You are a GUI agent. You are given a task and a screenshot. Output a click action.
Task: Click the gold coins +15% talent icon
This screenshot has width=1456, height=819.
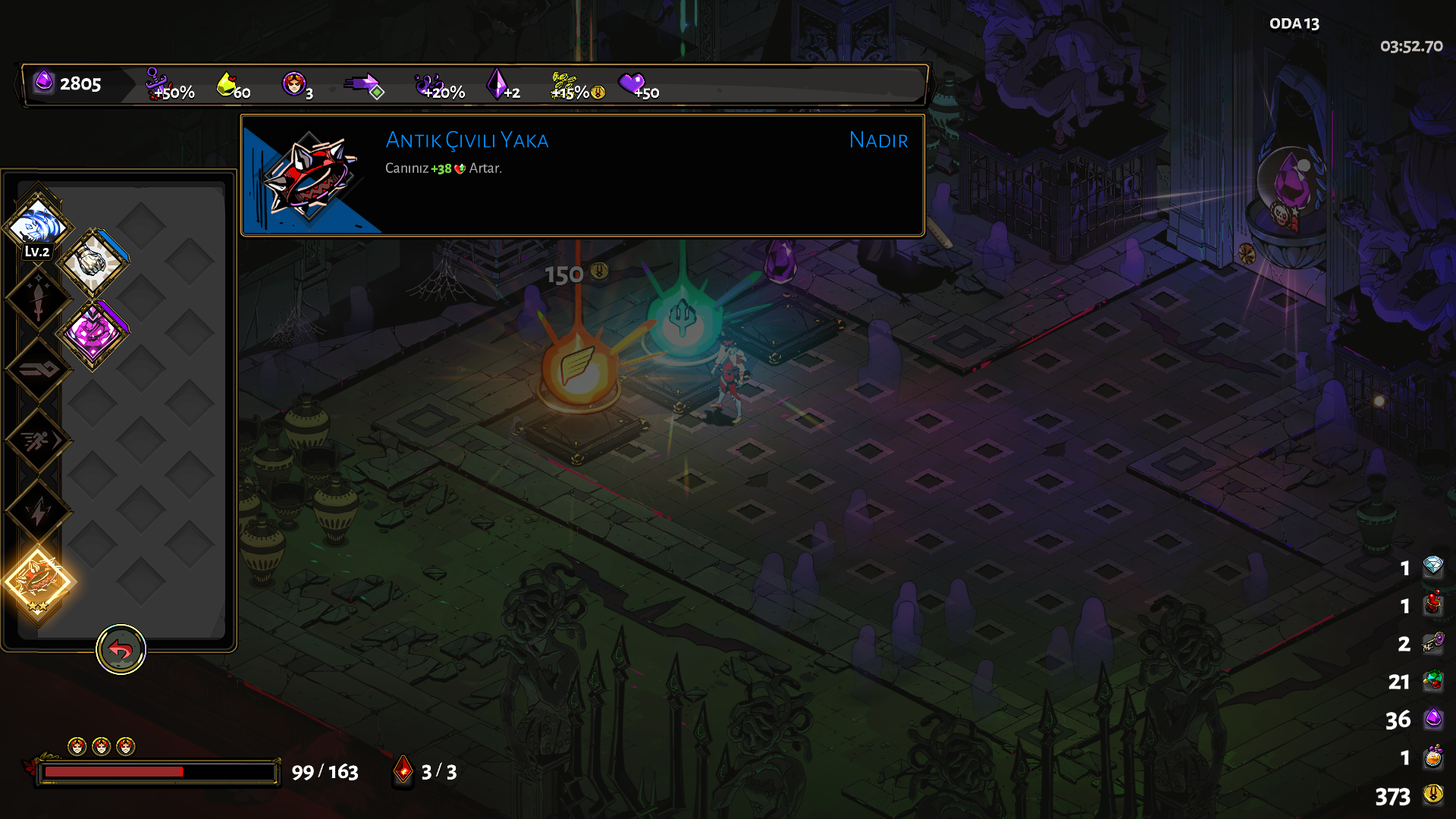[565, 84]
